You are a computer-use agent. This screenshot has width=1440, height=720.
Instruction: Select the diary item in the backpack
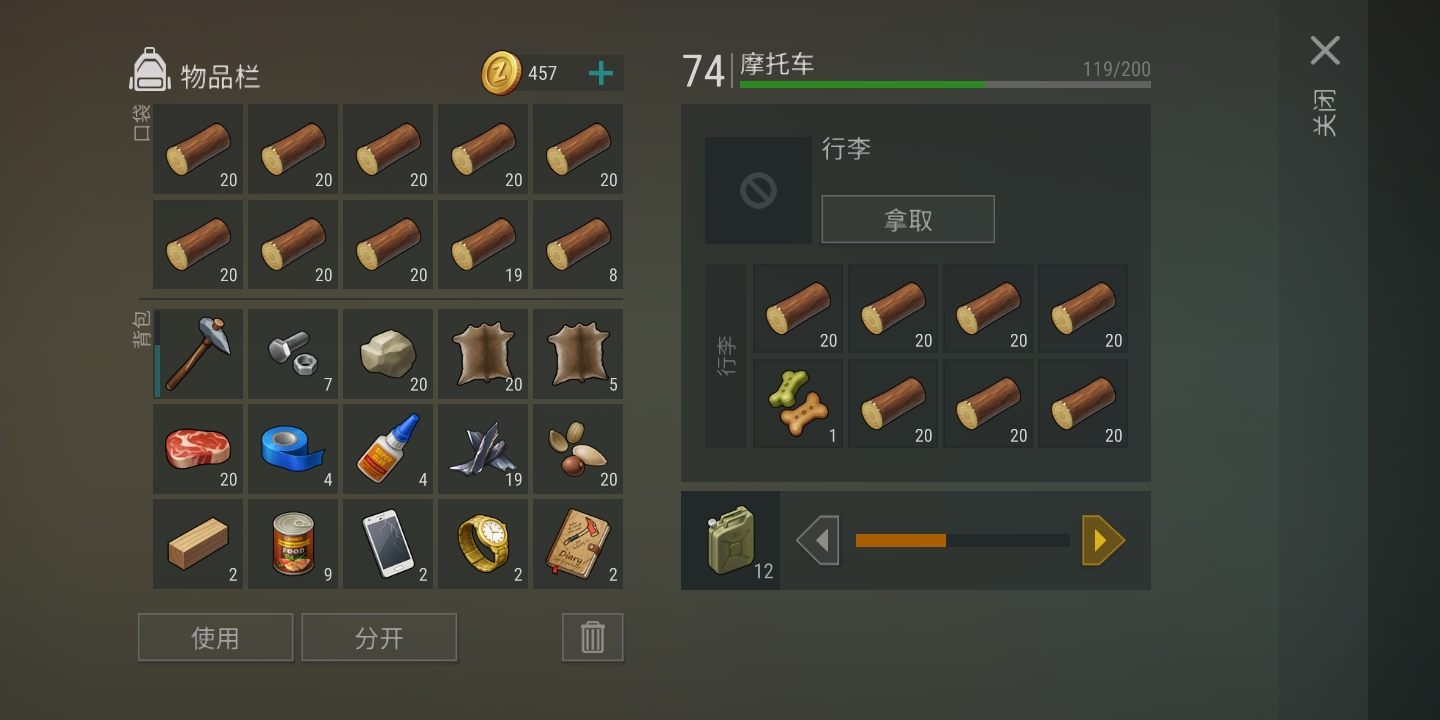[577, 543]
